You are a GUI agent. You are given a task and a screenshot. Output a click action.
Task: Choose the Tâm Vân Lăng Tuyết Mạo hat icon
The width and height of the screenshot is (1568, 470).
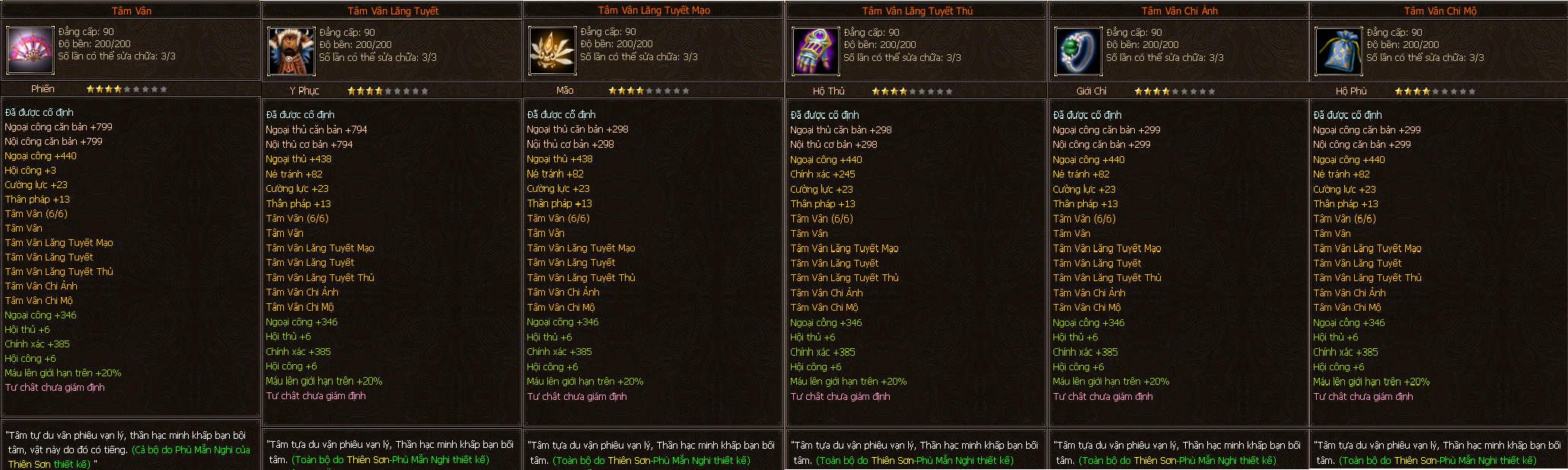(x=552, y=51)
